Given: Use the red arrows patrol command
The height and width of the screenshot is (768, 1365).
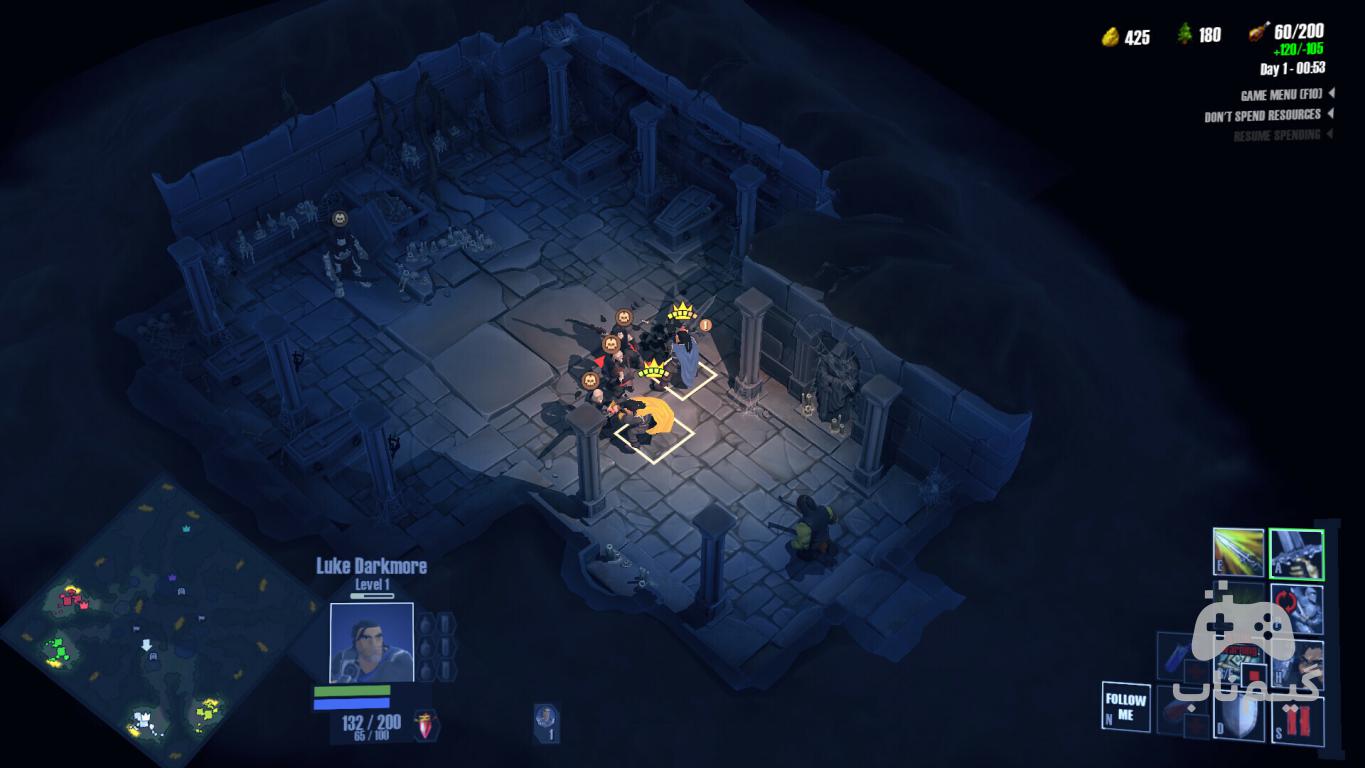Looking at the screenshot, I should 1297,609.
